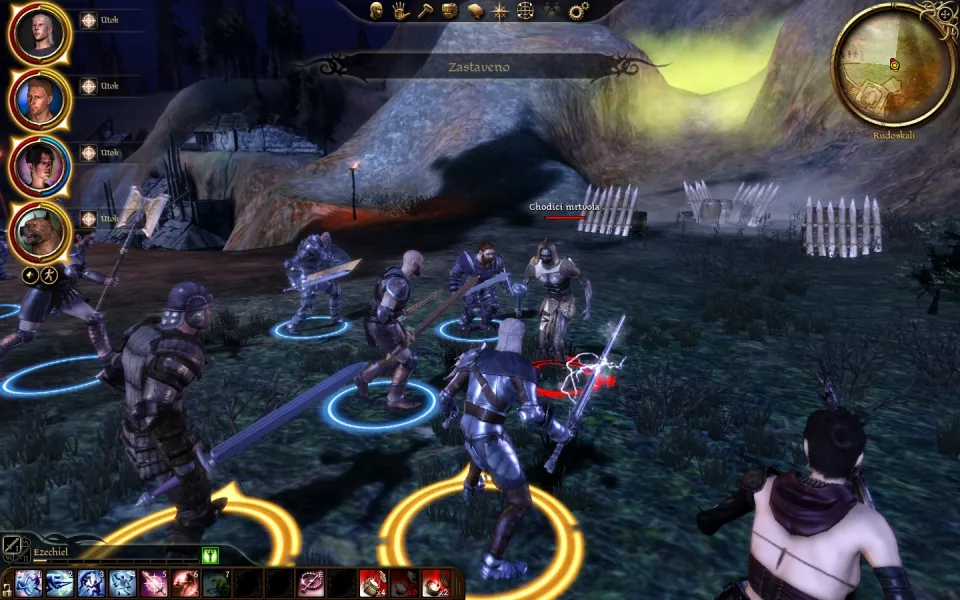This screenshot has height=600, width=960.
Task: Open the journal book icon
Action: point(475,11)
